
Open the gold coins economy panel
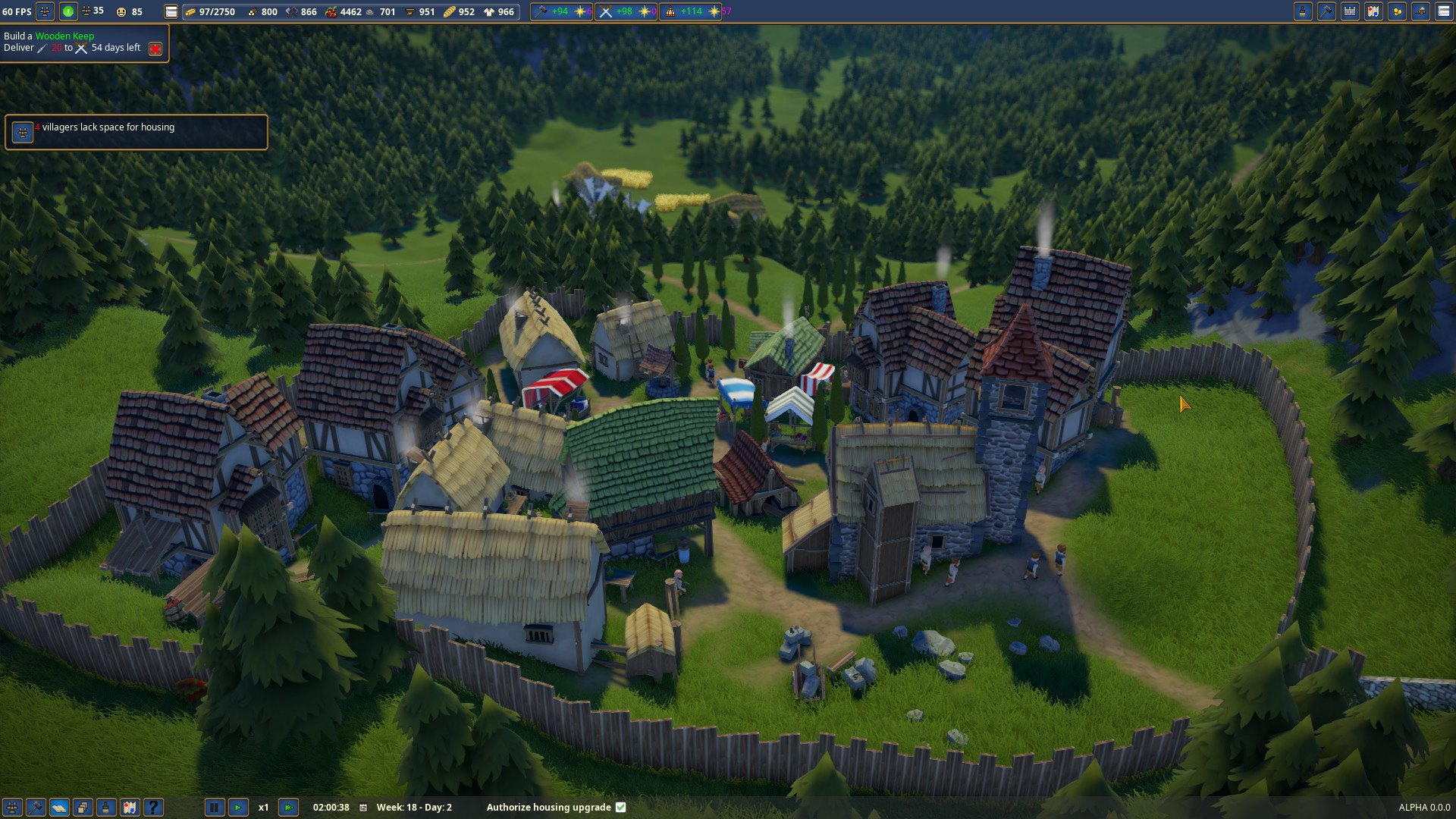pos(1397,11)
